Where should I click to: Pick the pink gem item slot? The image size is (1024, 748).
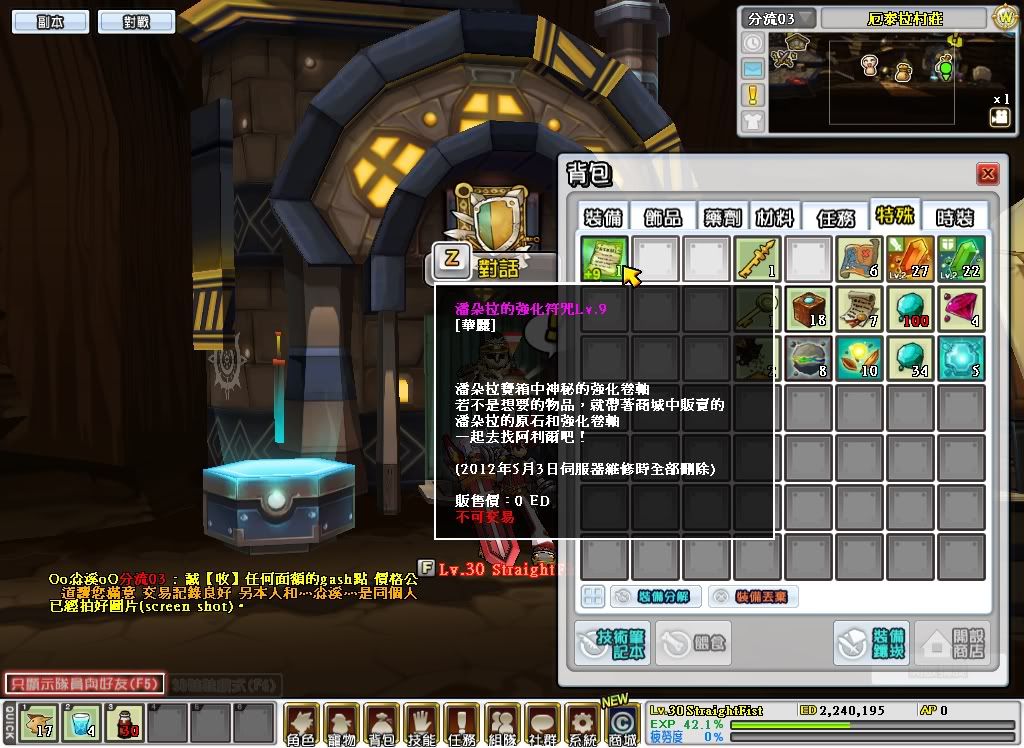click(x=961, y=309)
